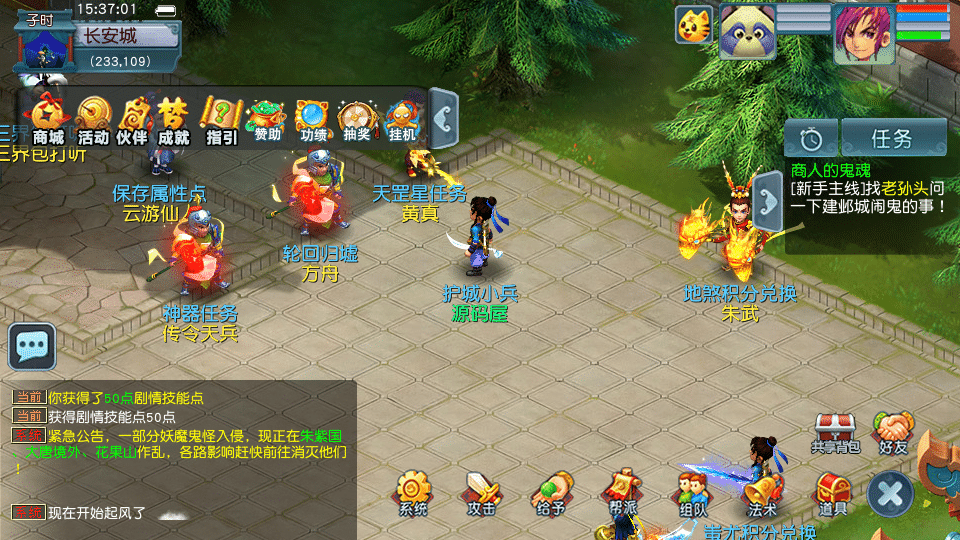Close the action menu with the X button
This screenshot has width=960, height=540.
click(889, 493)
